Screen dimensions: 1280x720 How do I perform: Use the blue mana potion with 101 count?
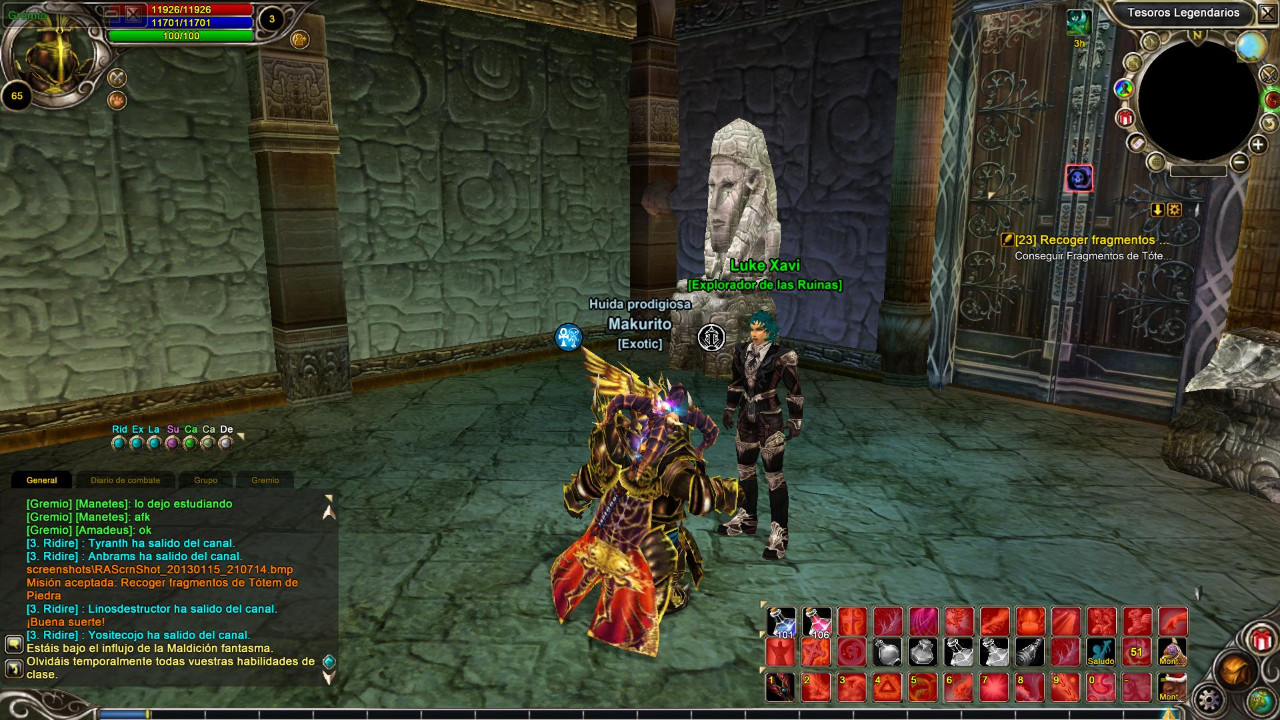point(782,622)
